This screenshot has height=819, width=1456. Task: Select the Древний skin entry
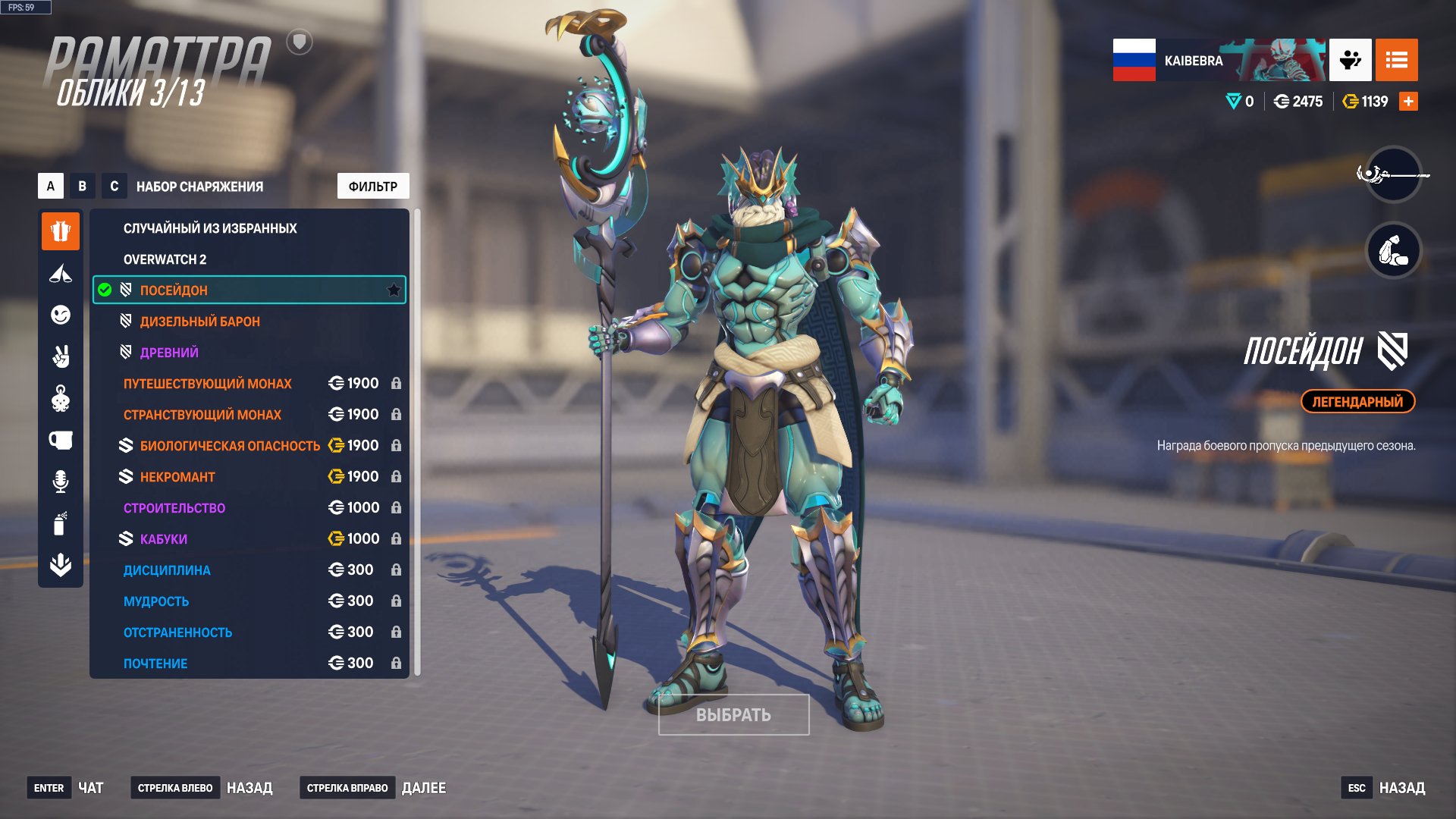169,353
